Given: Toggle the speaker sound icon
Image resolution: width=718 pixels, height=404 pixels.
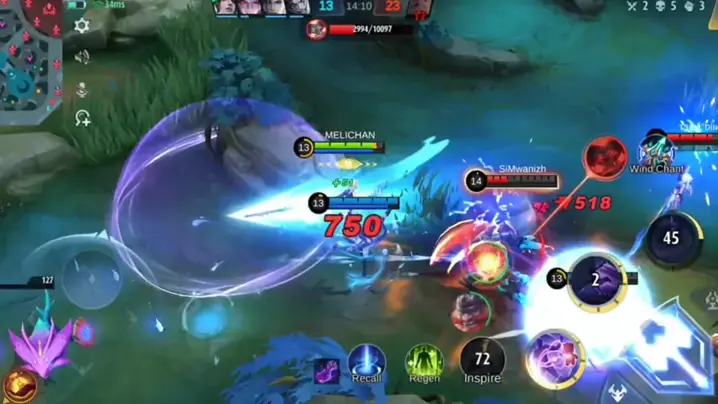Looking at the screenshot, I should (x=82, y=57).
